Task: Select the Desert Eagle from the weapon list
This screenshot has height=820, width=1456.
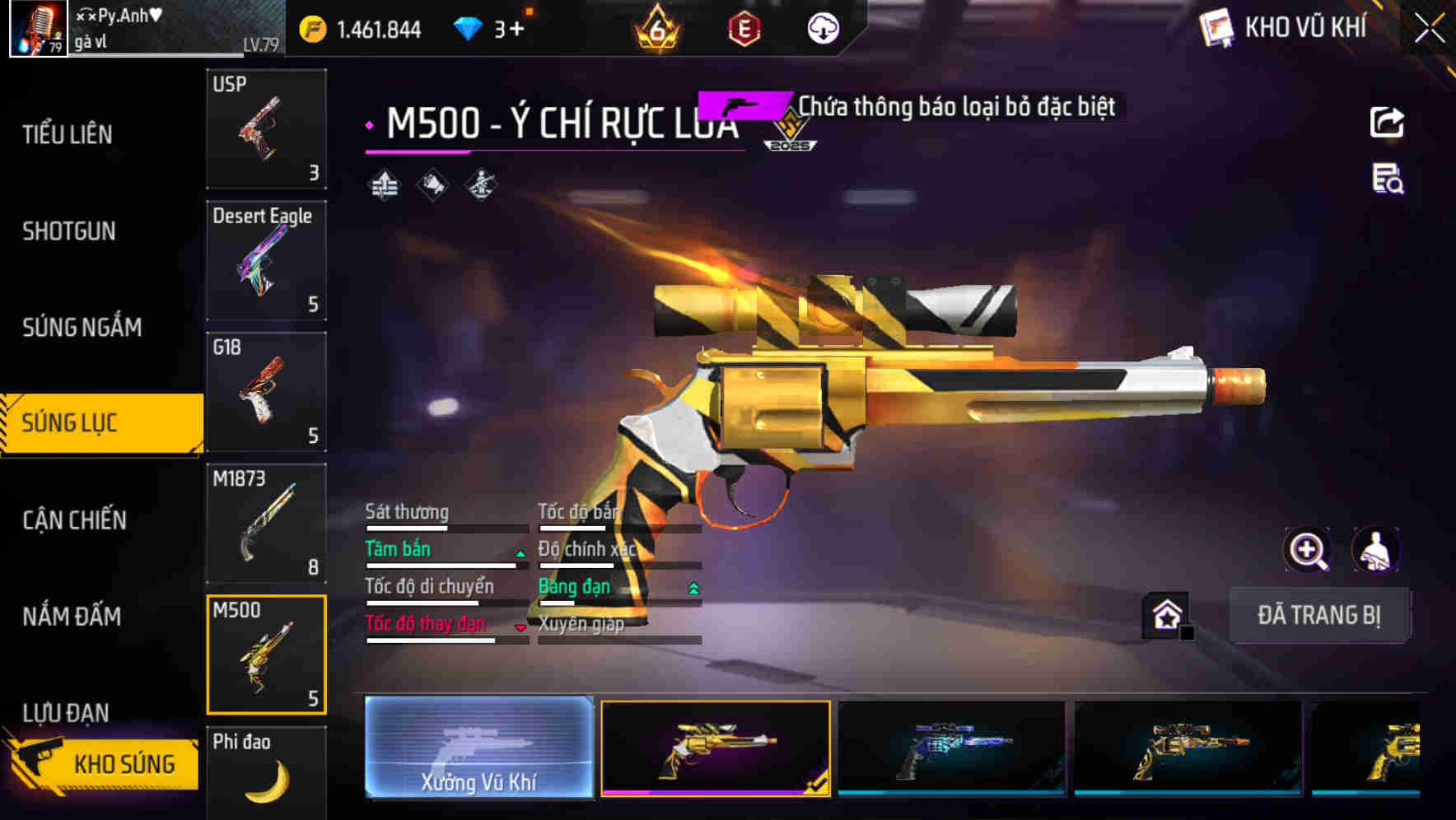Action: (x=265, y=259)
